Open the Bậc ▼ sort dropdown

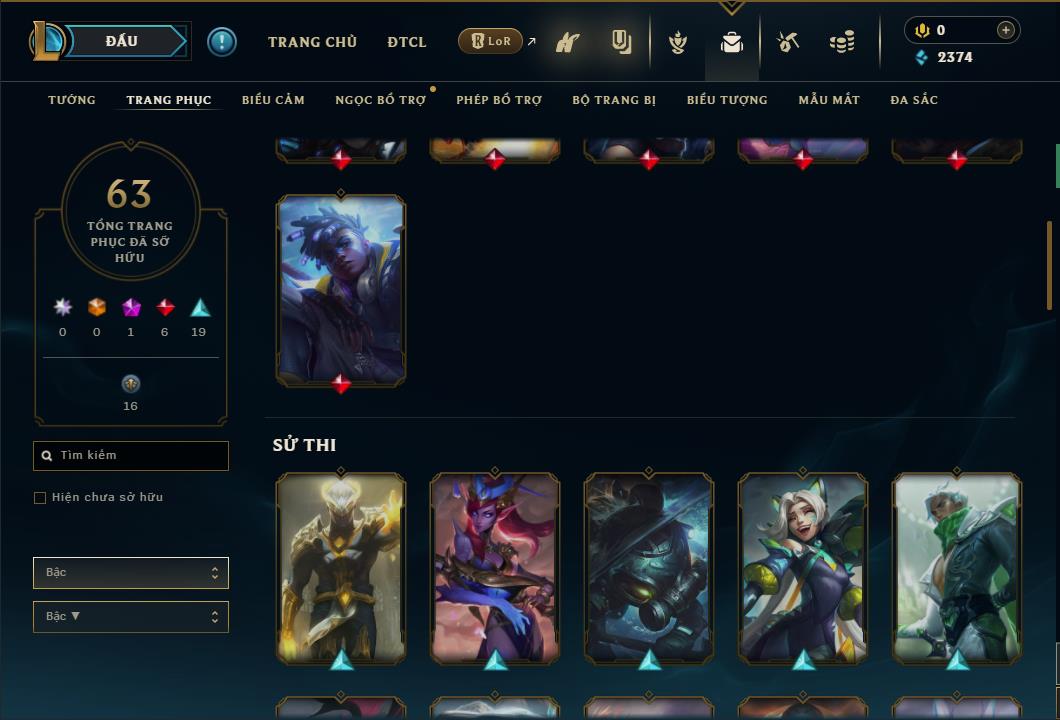pos(131,617)
